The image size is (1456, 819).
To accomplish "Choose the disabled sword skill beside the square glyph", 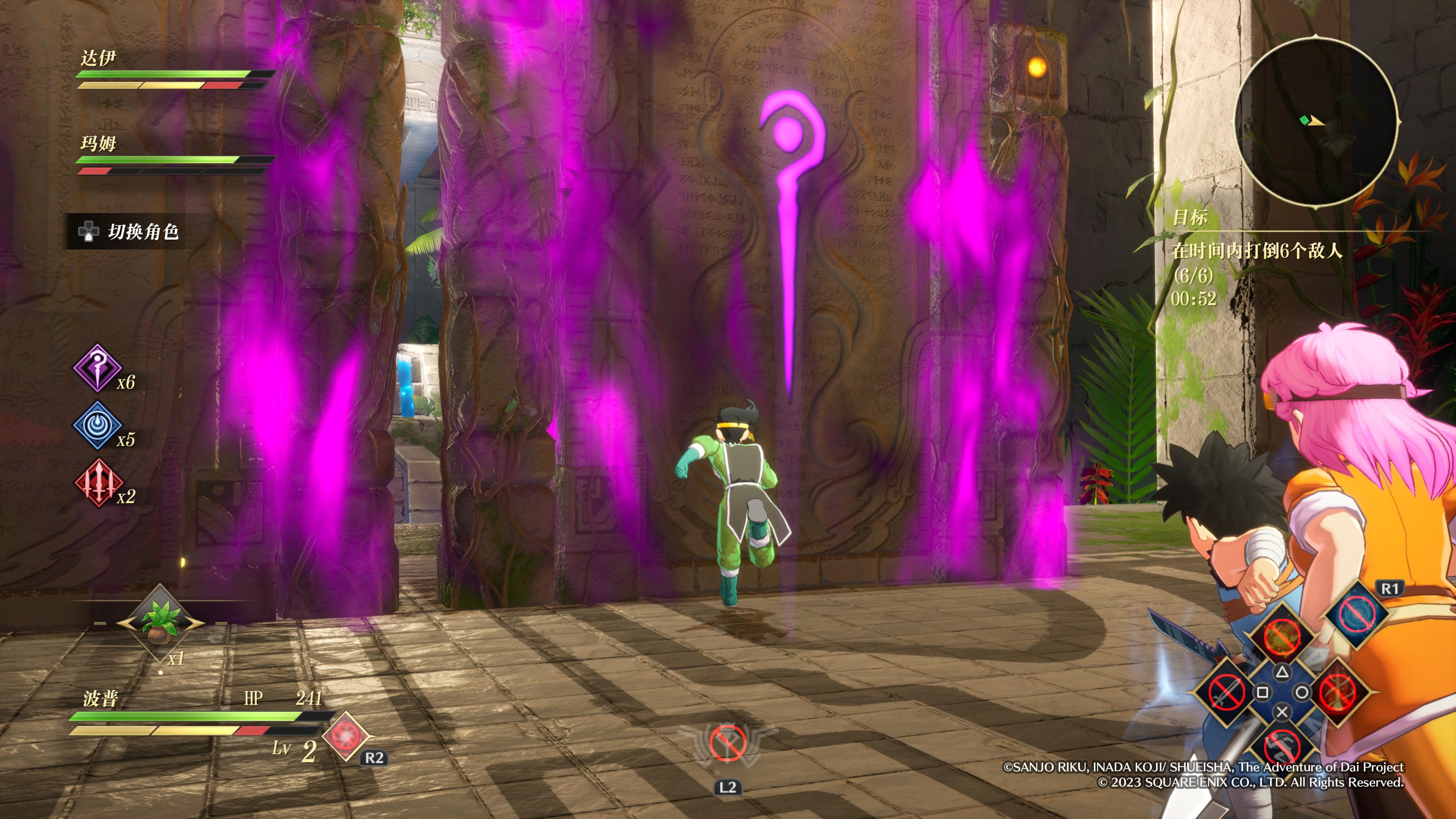I will (x=1226, y=692).
